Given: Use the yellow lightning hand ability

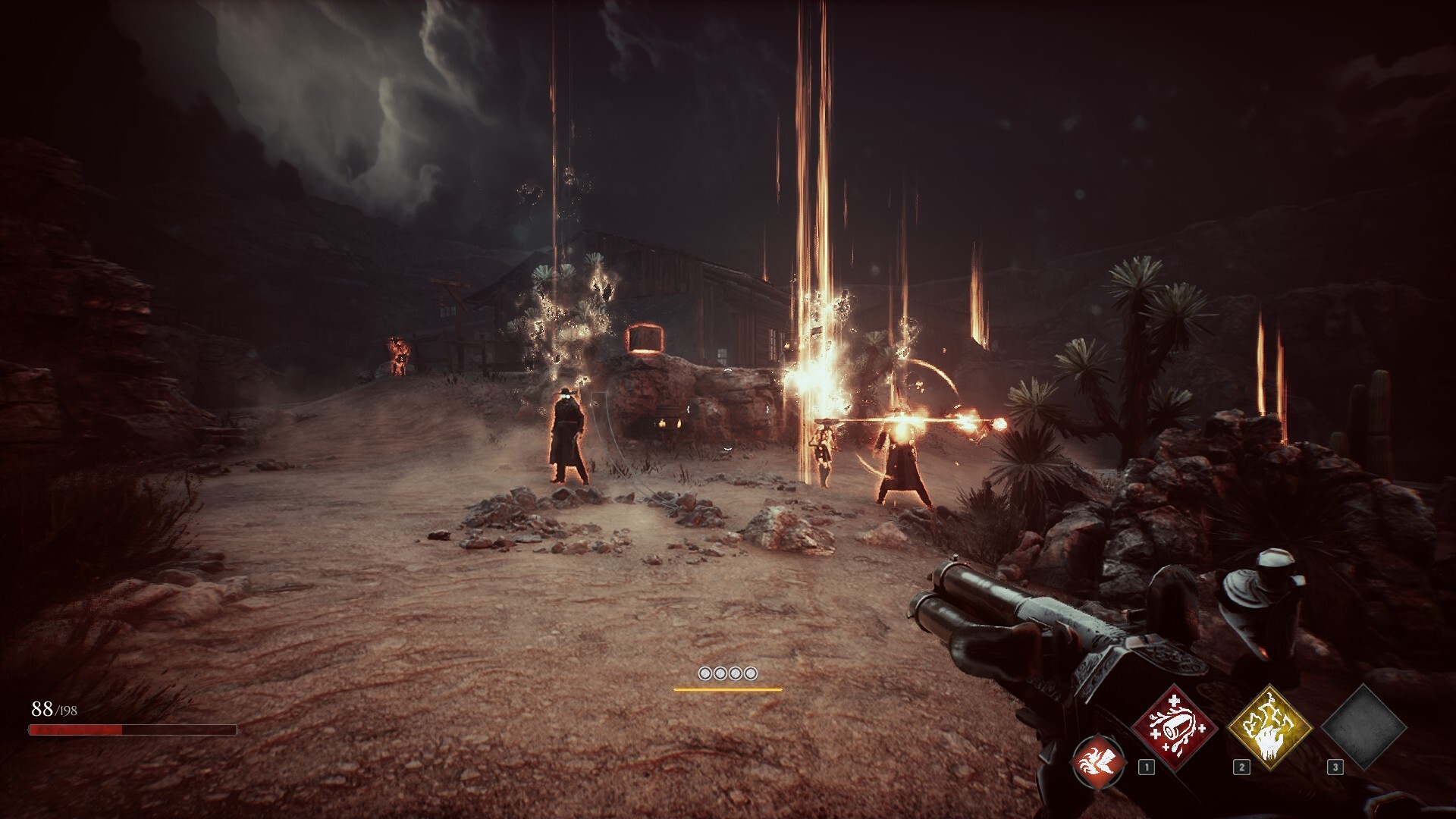Looking at the screenshot, I should 1269,728.
